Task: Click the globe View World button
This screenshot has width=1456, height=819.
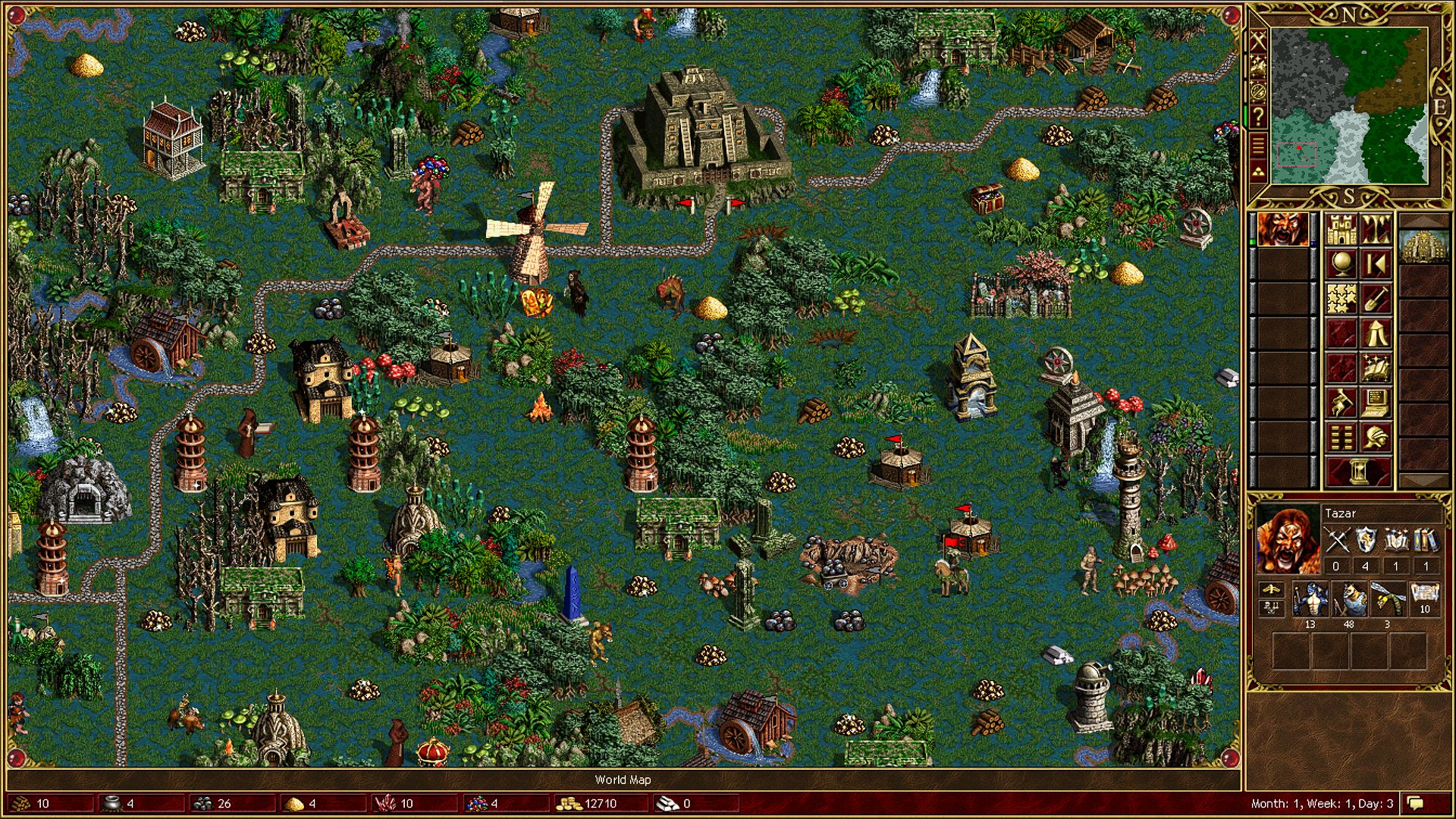Action: coord(1341,264)
